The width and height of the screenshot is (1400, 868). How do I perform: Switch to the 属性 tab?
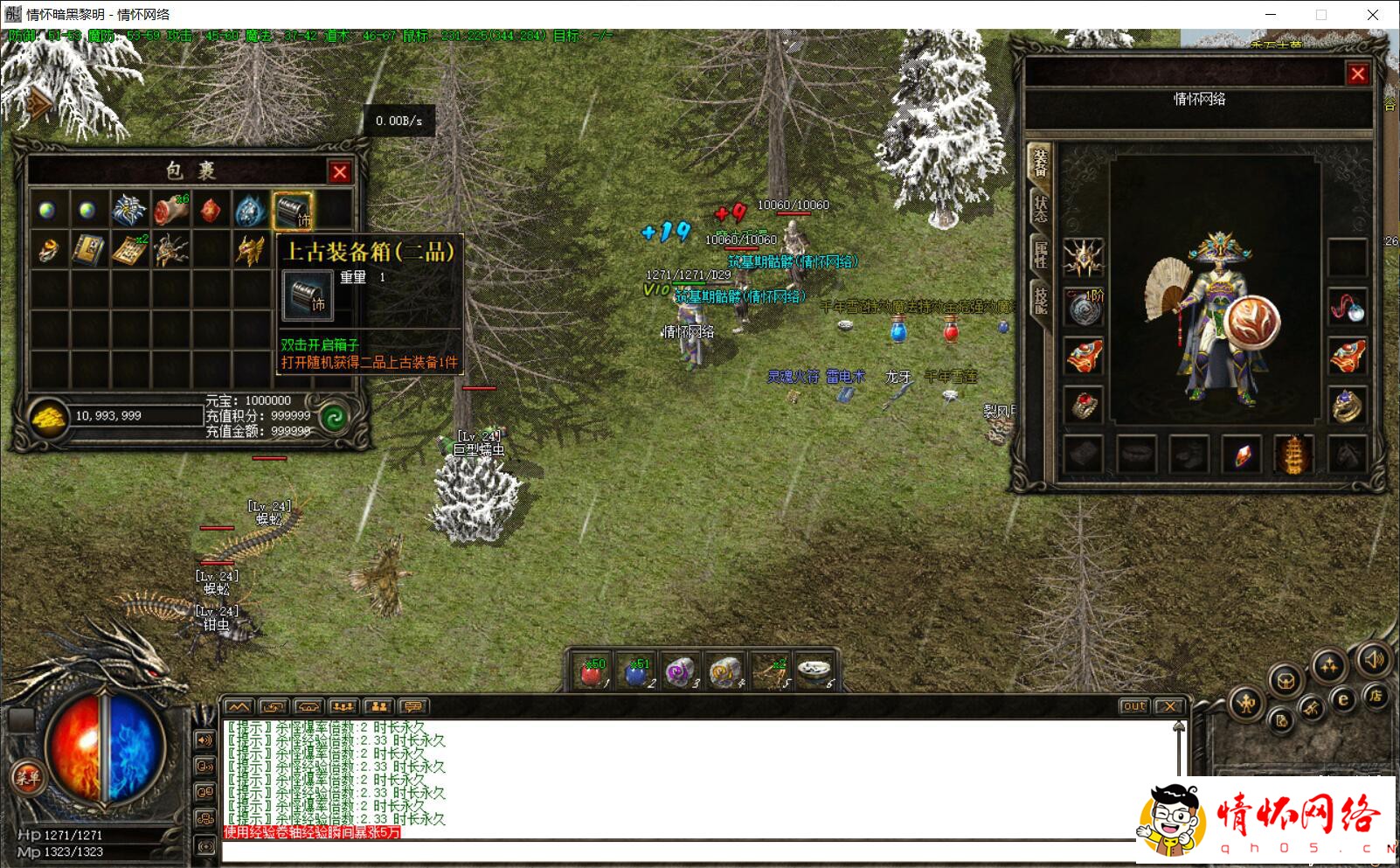(x=1040, y=254)
